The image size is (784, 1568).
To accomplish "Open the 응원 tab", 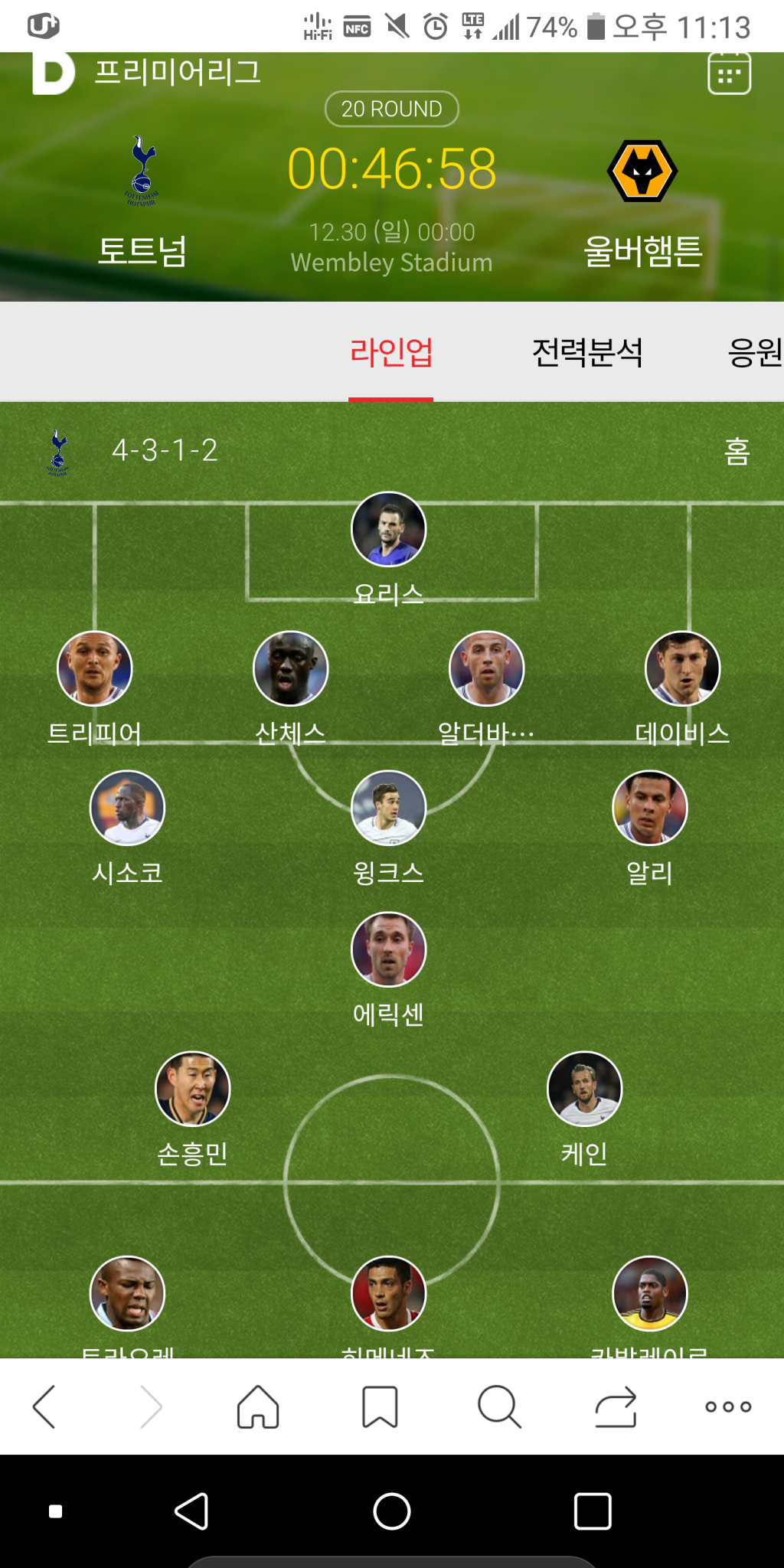I will [x=754, y=352].
